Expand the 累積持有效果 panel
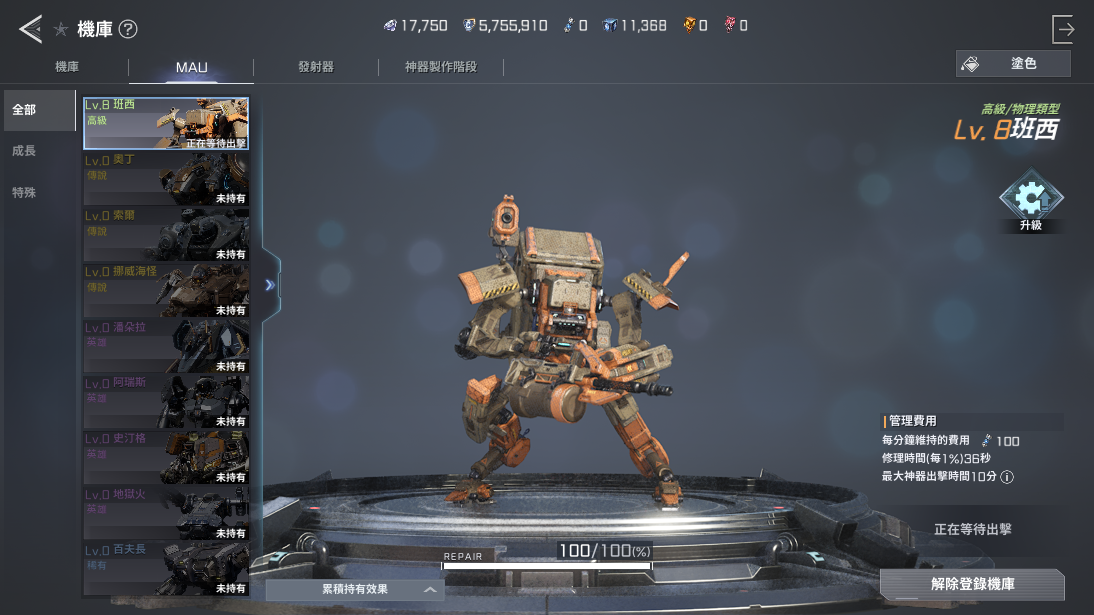Viewport: 1094px width, 615px height. point(354,590)
